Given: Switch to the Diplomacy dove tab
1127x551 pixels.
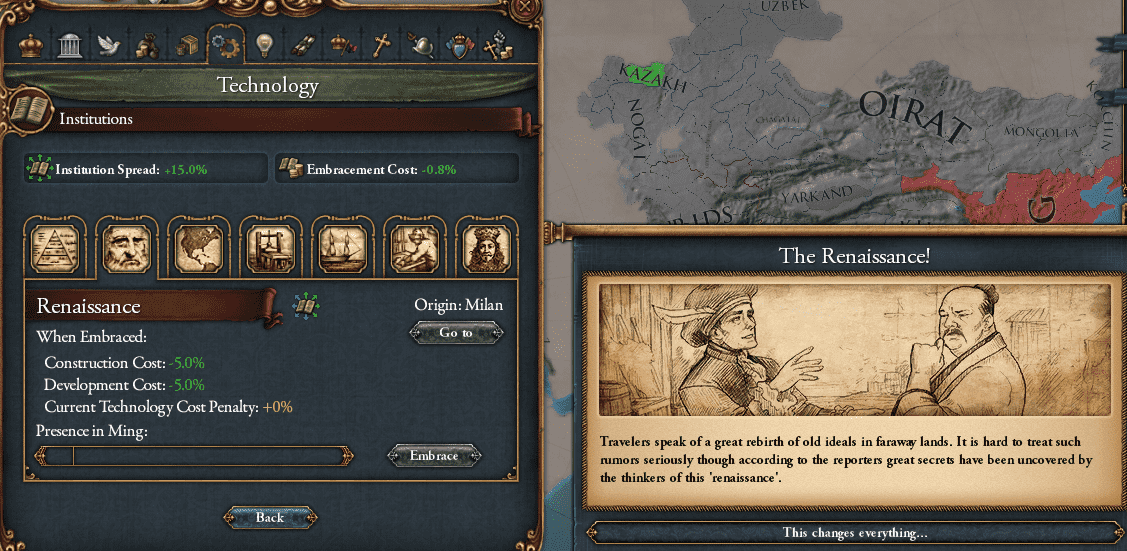Looking at the screenshot, I should click(x=107, y=46).
